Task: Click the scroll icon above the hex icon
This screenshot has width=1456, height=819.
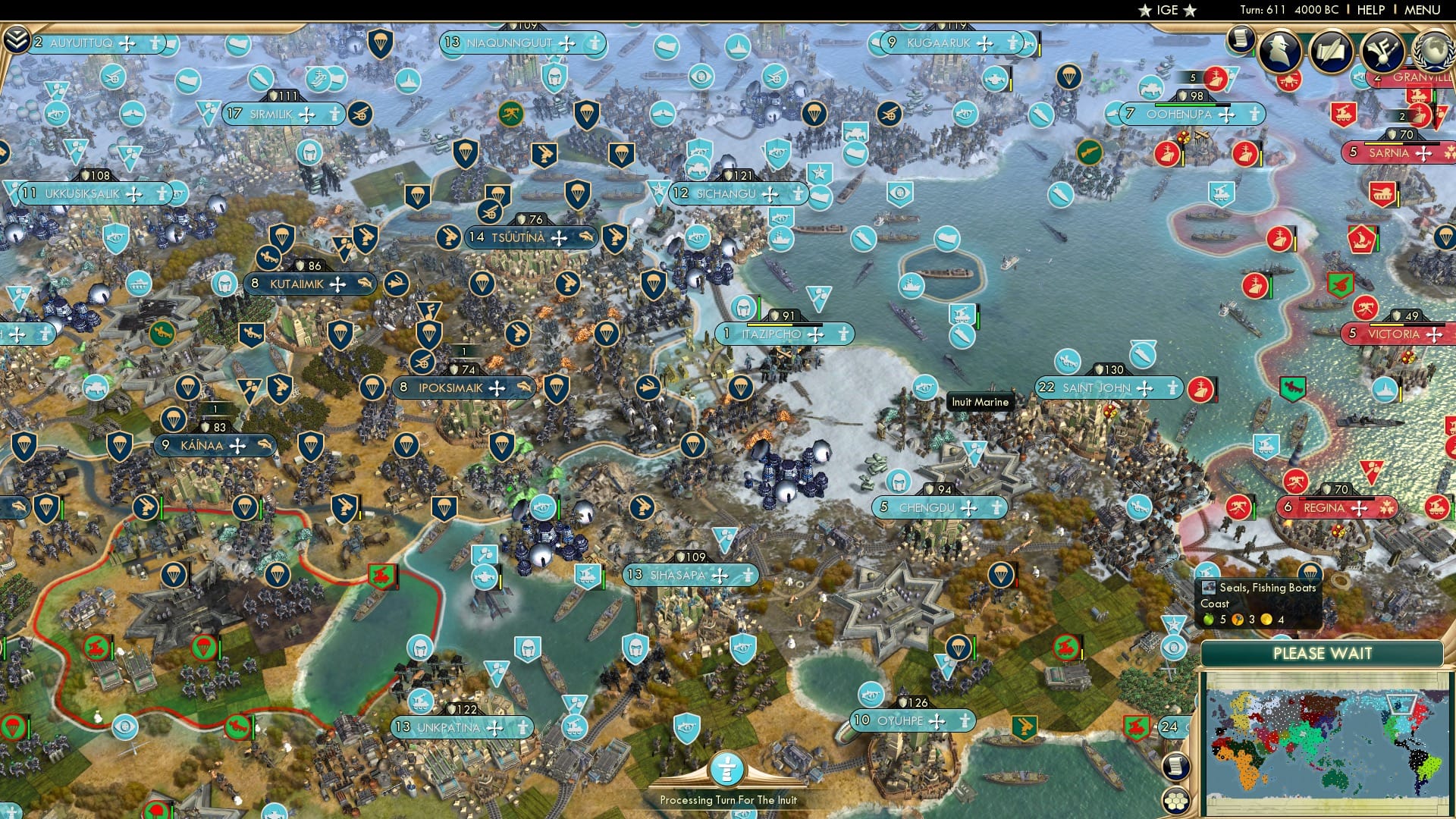Action: (x=1175, y=767)
